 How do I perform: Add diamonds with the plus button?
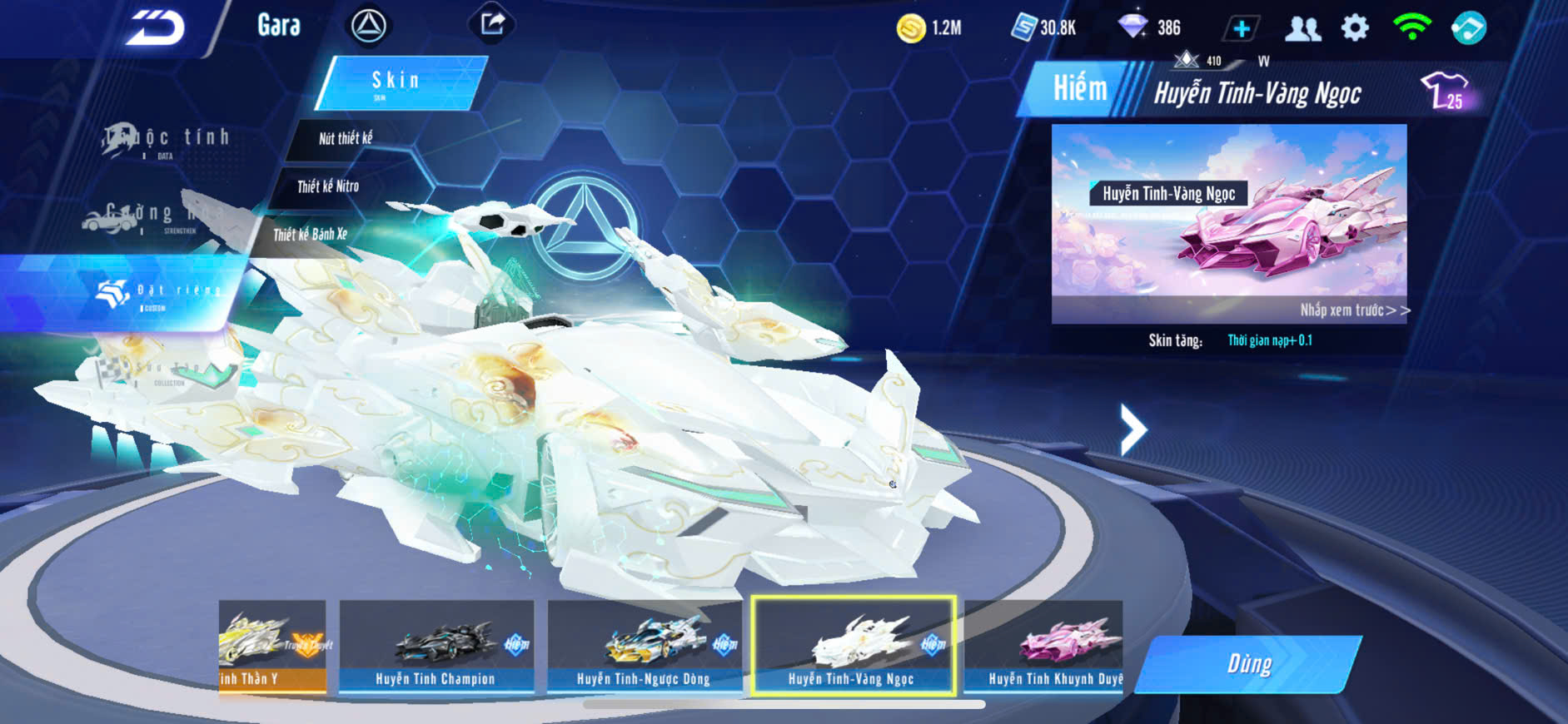1241,29
